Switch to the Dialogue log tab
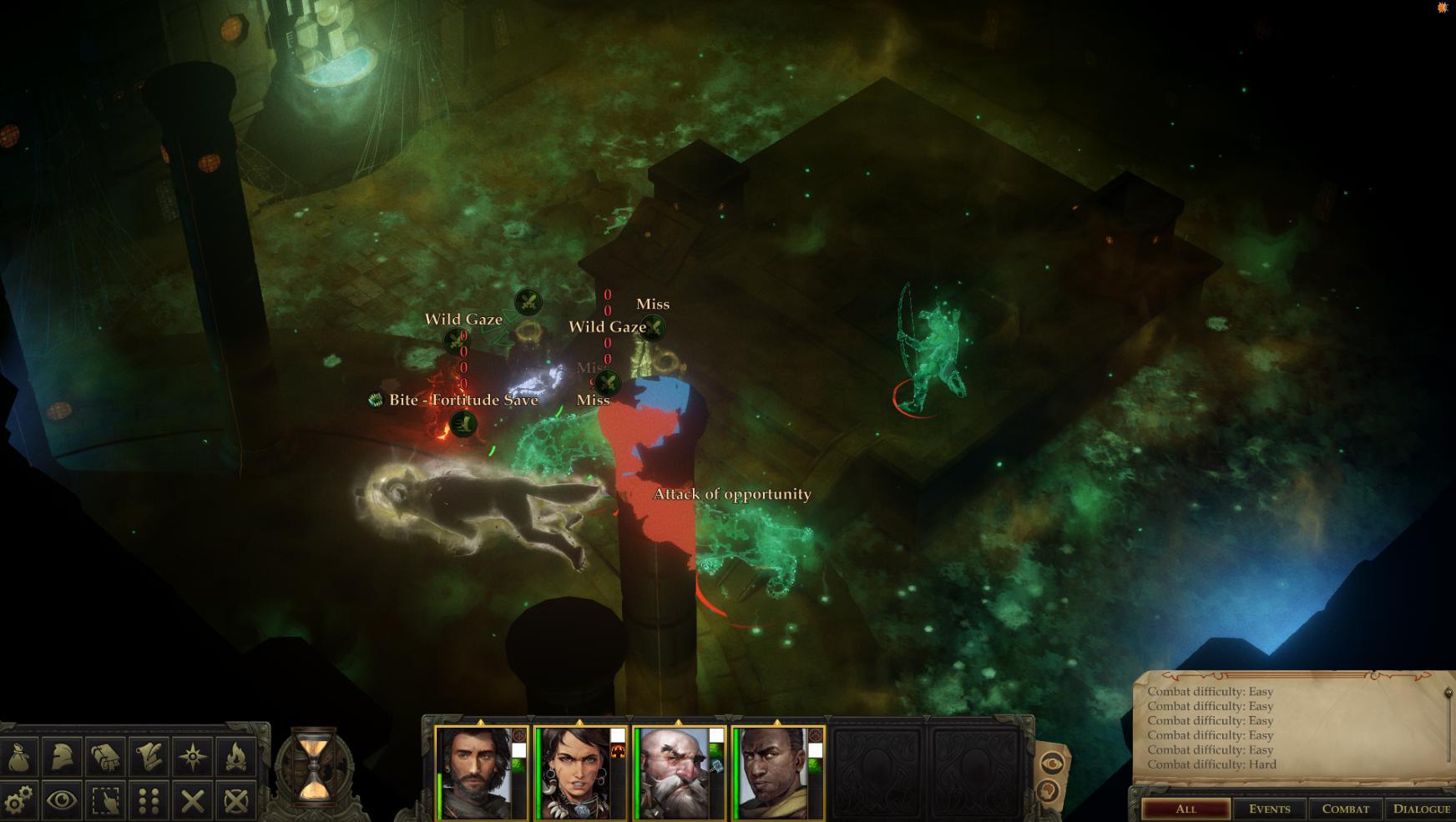 [x=1423, y=809]
